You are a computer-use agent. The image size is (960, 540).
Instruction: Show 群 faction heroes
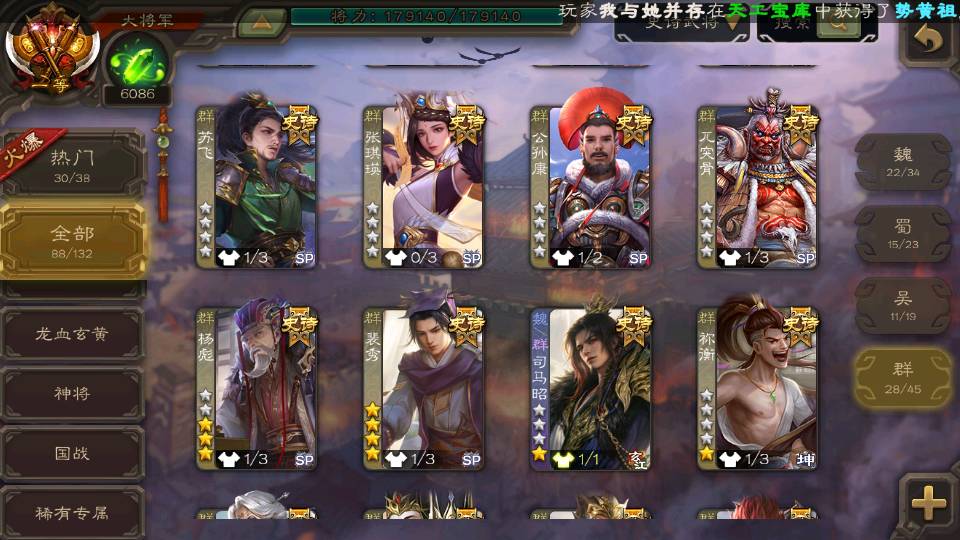pos(903,377)
